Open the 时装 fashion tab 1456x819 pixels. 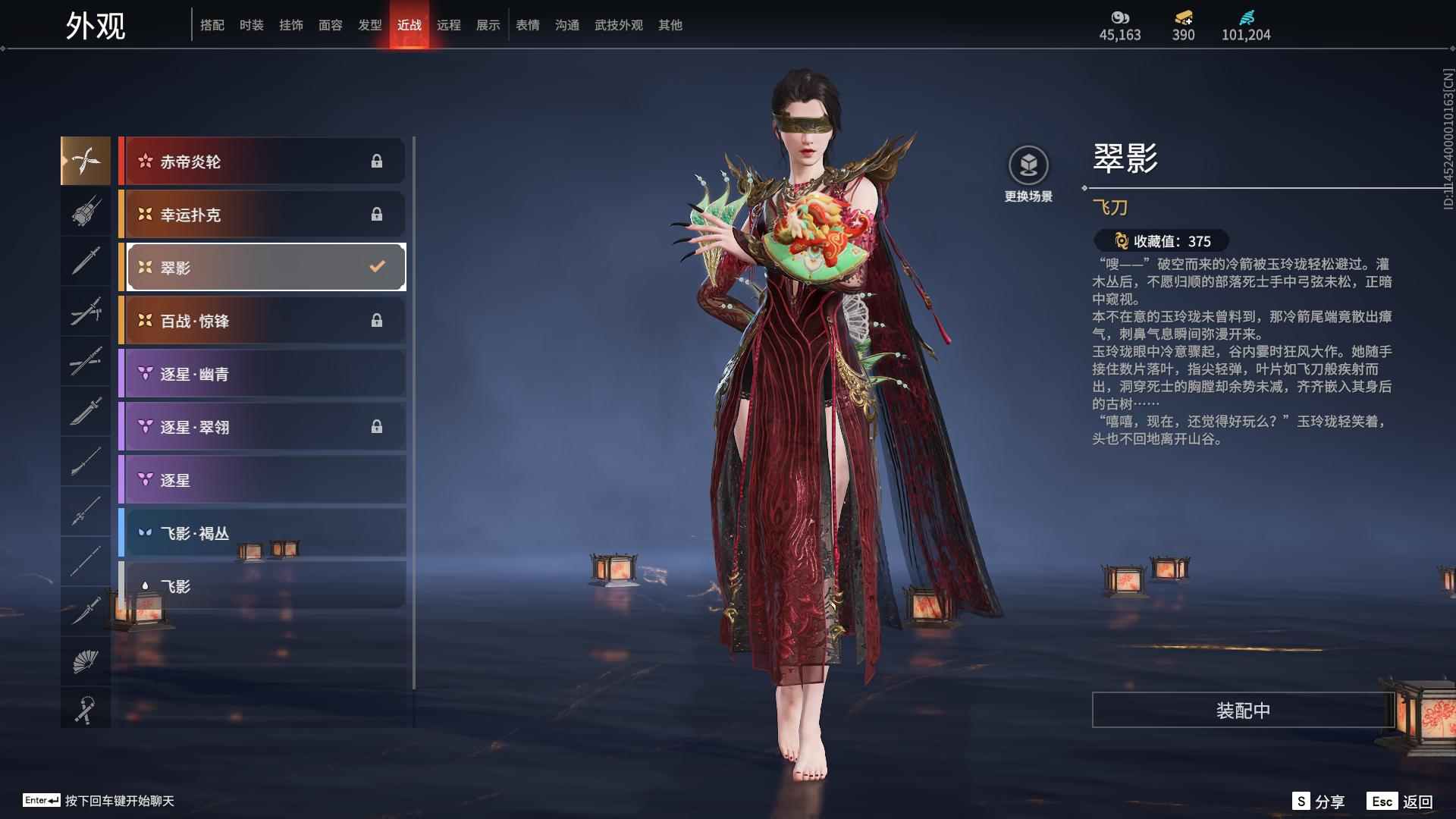pos(251,25)
